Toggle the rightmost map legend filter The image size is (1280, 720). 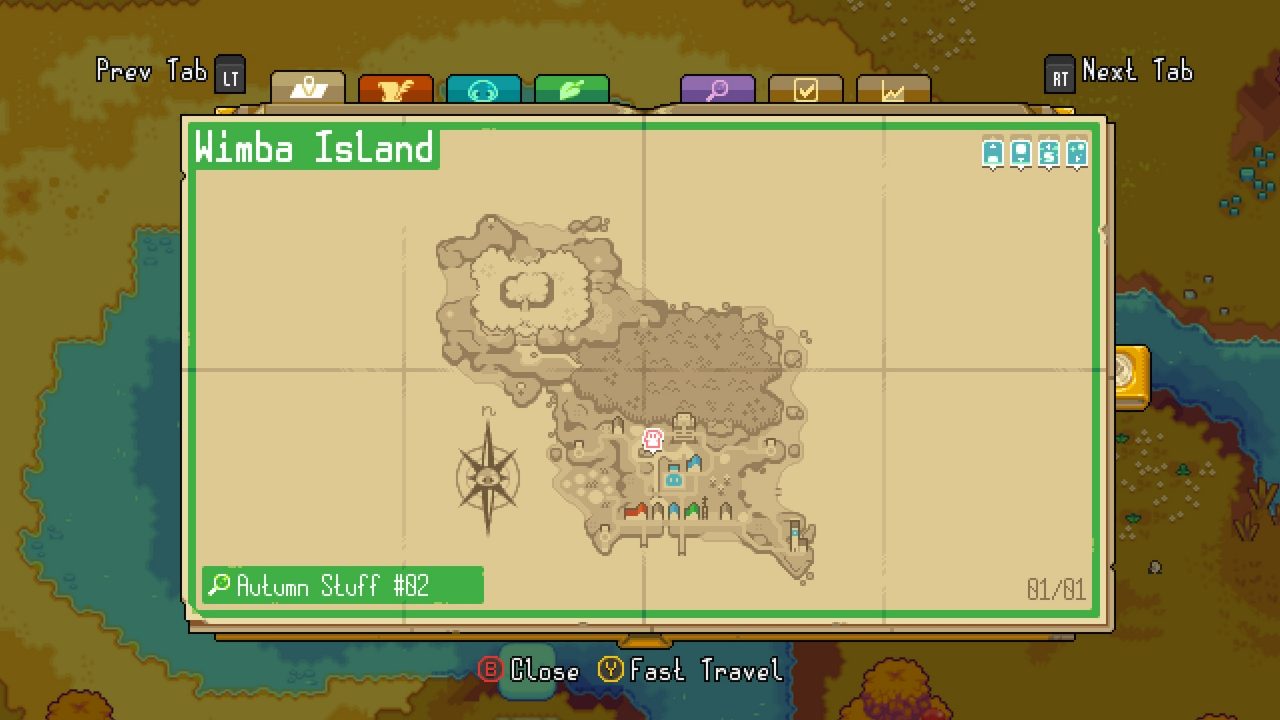click(1077, 152)
